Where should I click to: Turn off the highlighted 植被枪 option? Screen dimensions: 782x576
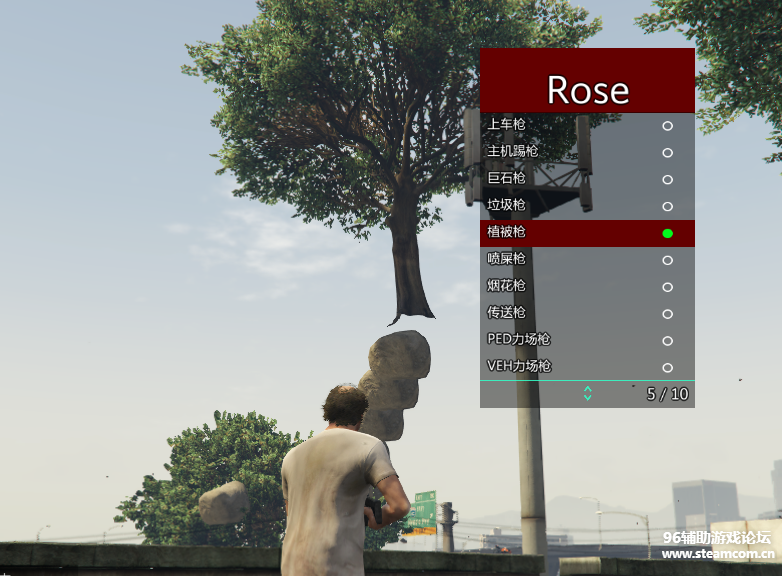[x=587, y=233]
